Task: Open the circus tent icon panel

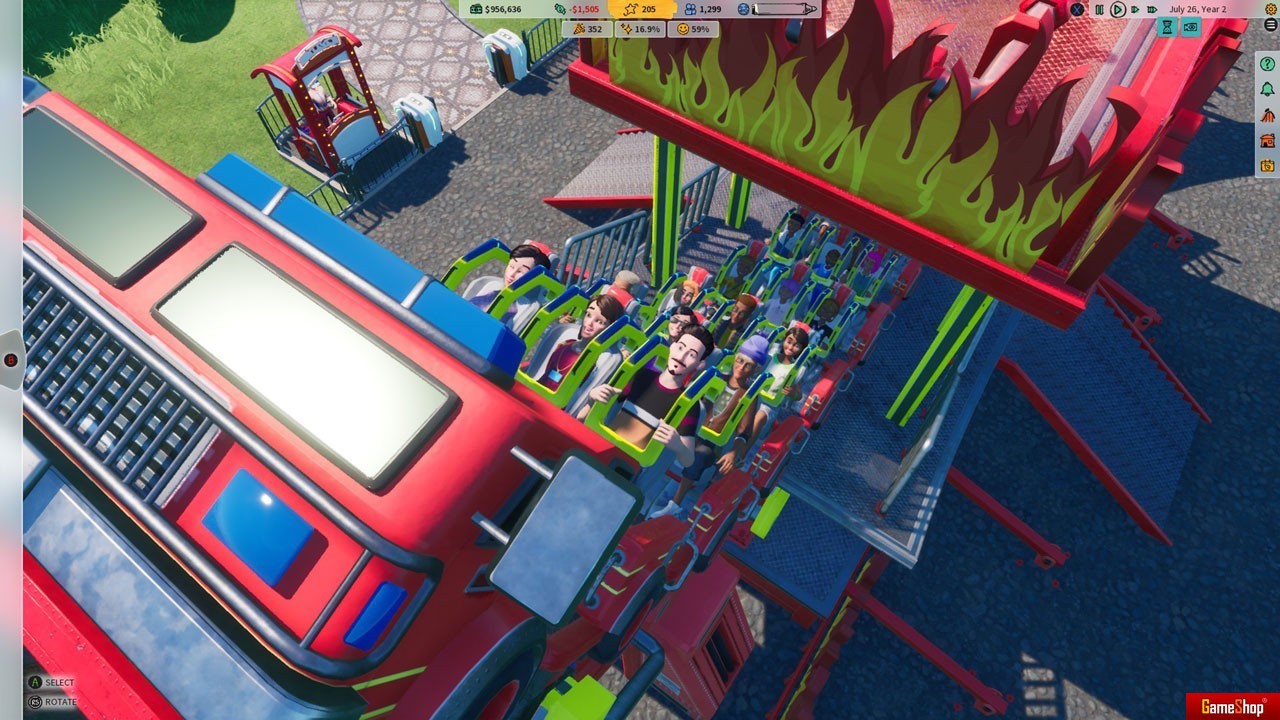Action: pos(1268,115)
